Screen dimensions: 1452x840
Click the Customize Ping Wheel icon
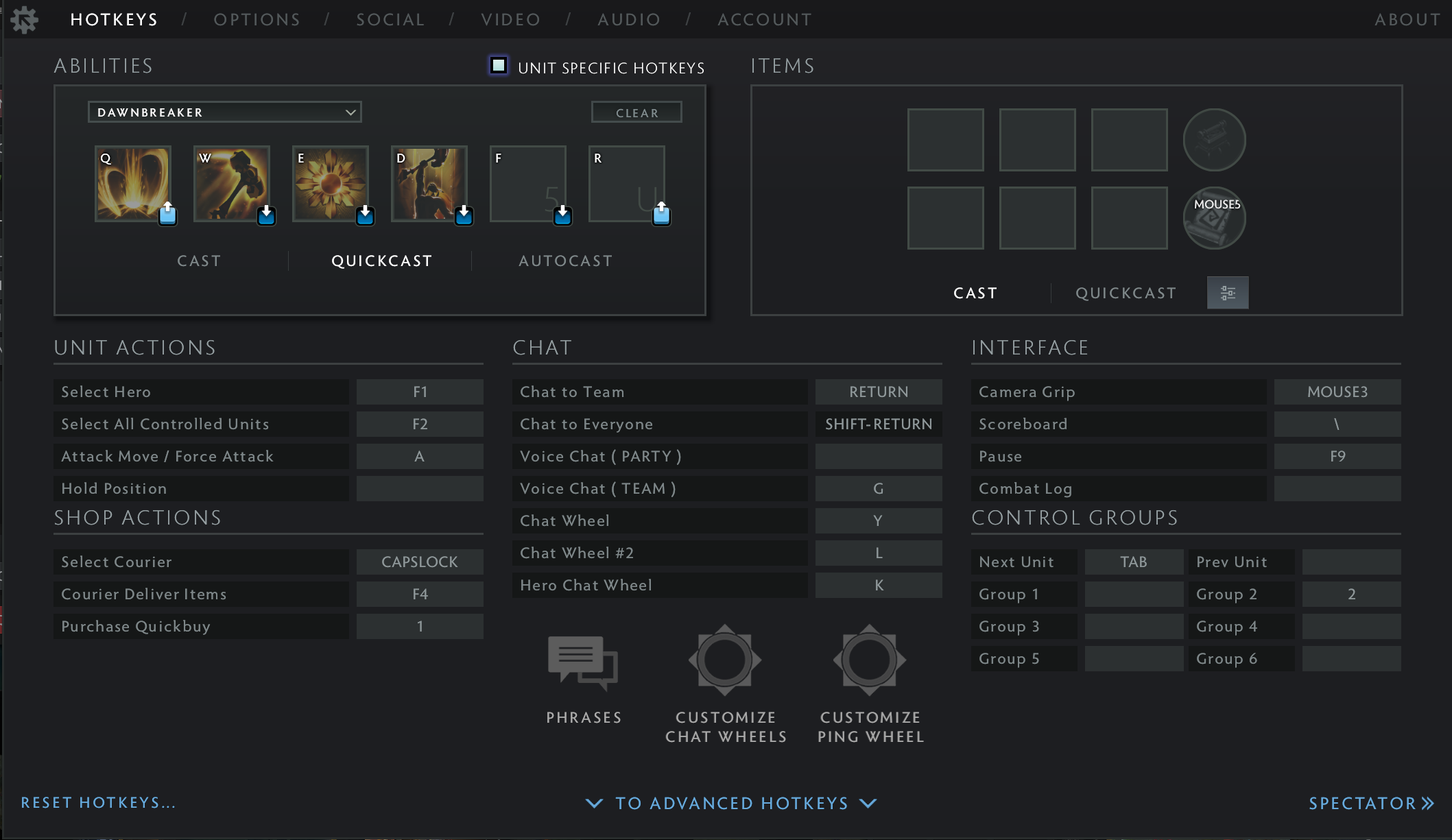tap(869, 660)
